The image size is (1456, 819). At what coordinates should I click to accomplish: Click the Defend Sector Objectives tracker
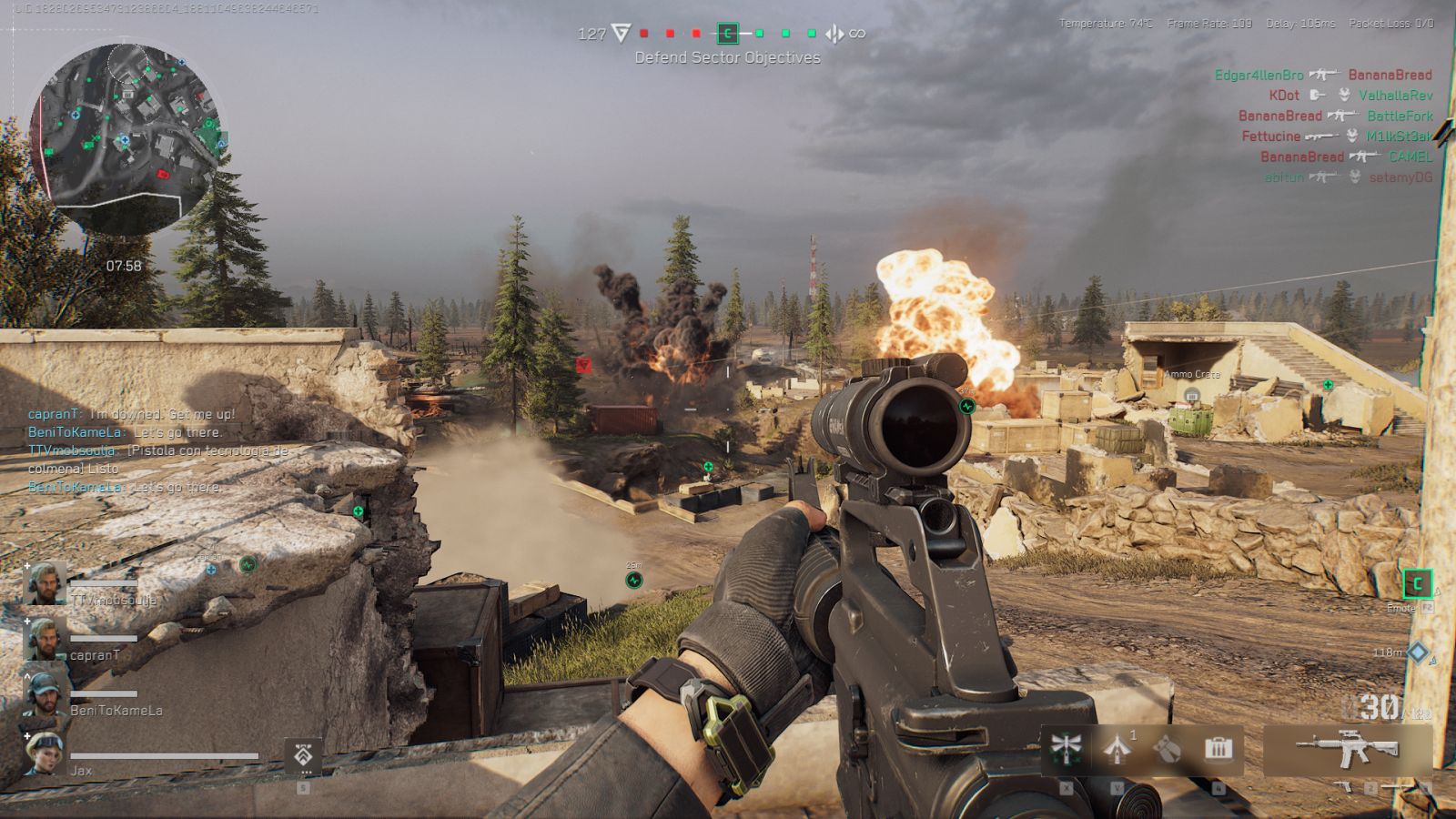pos(727,57)
